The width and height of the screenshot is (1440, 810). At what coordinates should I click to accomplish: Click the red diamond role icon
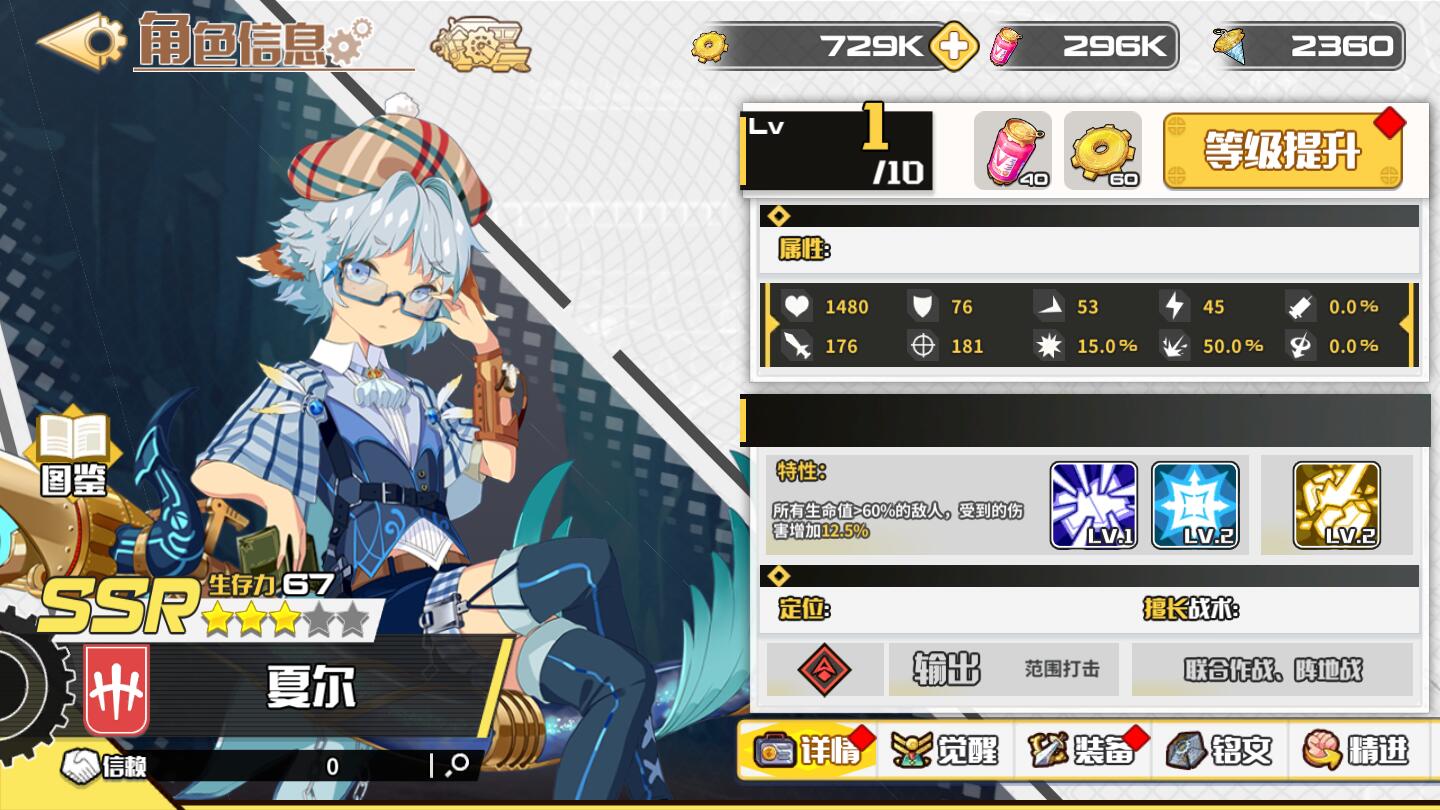[824, 669]
